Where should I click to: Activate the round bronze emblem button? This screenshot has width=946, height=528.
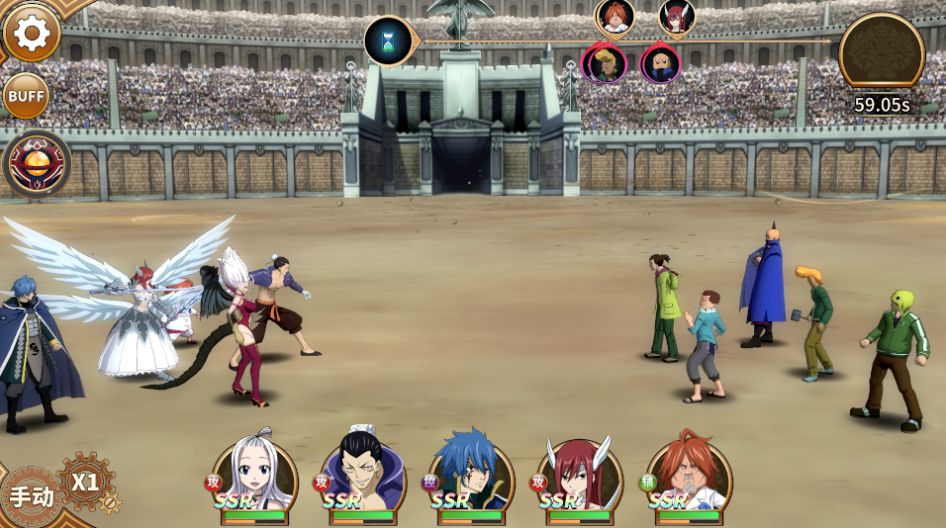(x=881, y=50)
